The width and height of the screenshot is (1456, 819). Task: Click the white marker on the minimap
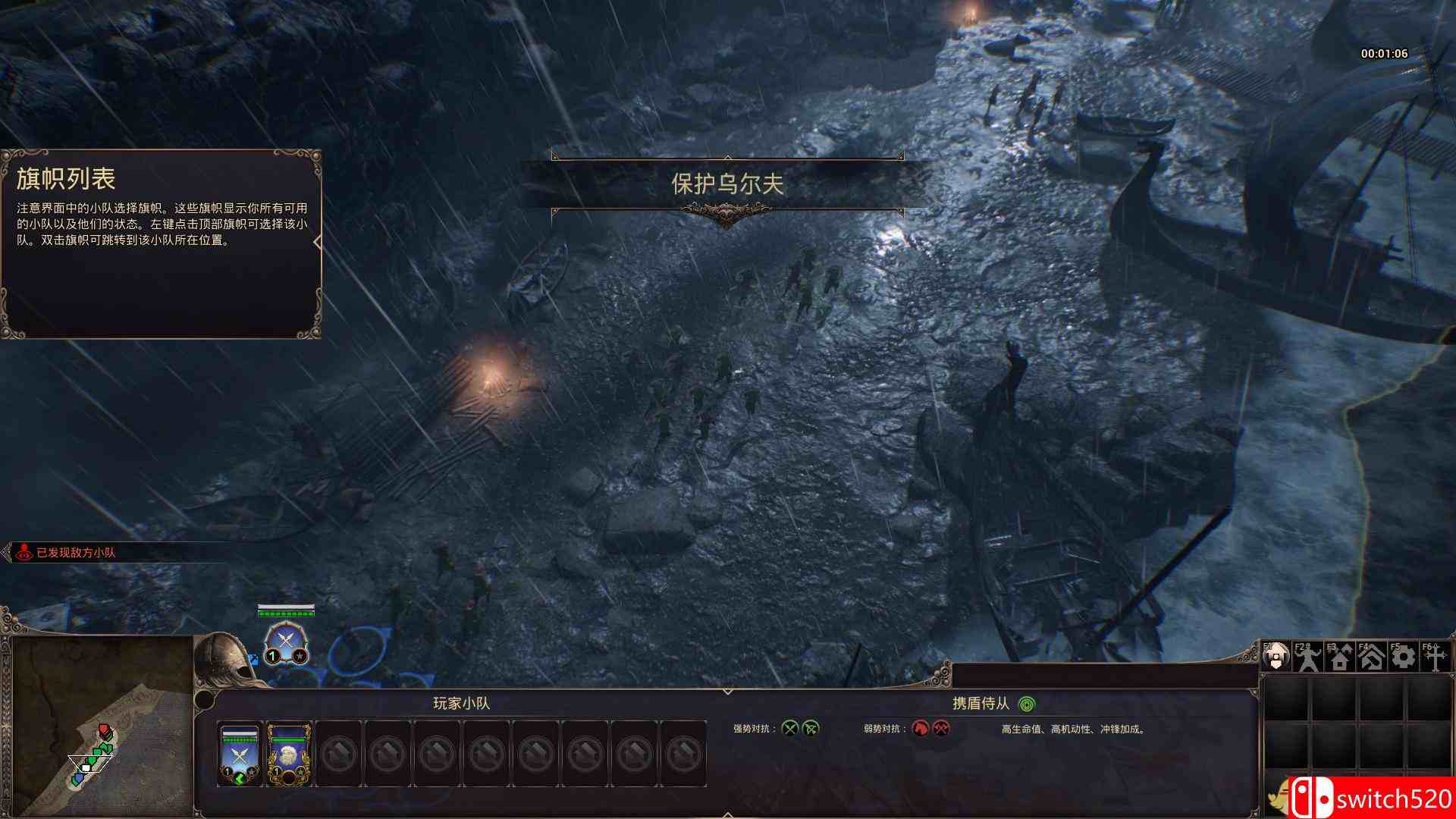click(x=86, y=767)
